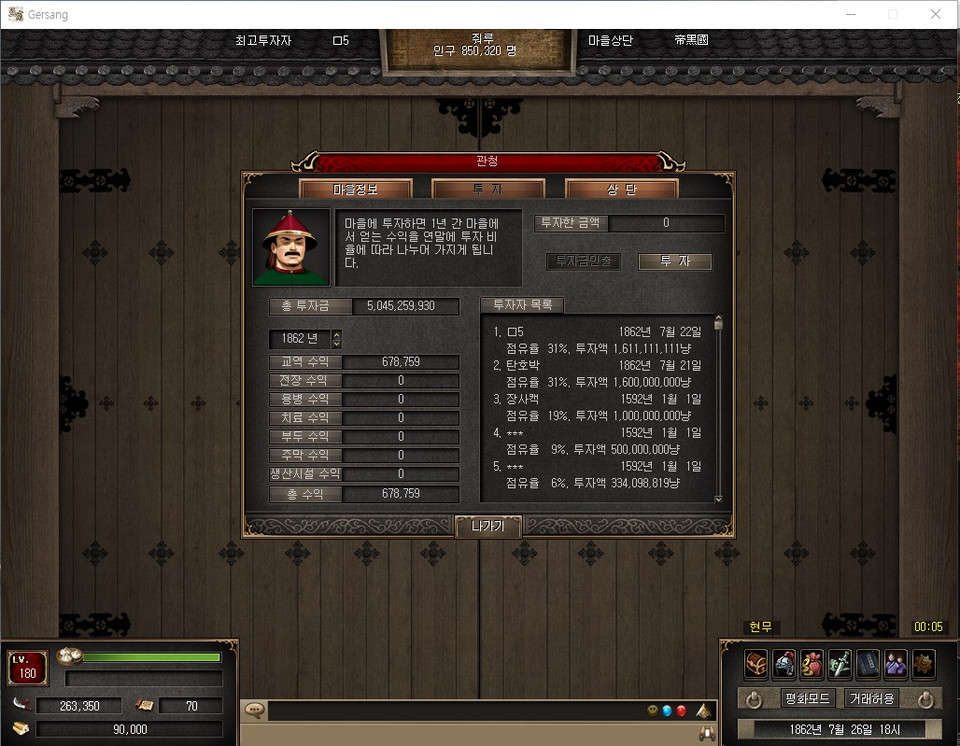The image size is (960, 746).
Task: Click the 투자 invest button
Action: 675,261
